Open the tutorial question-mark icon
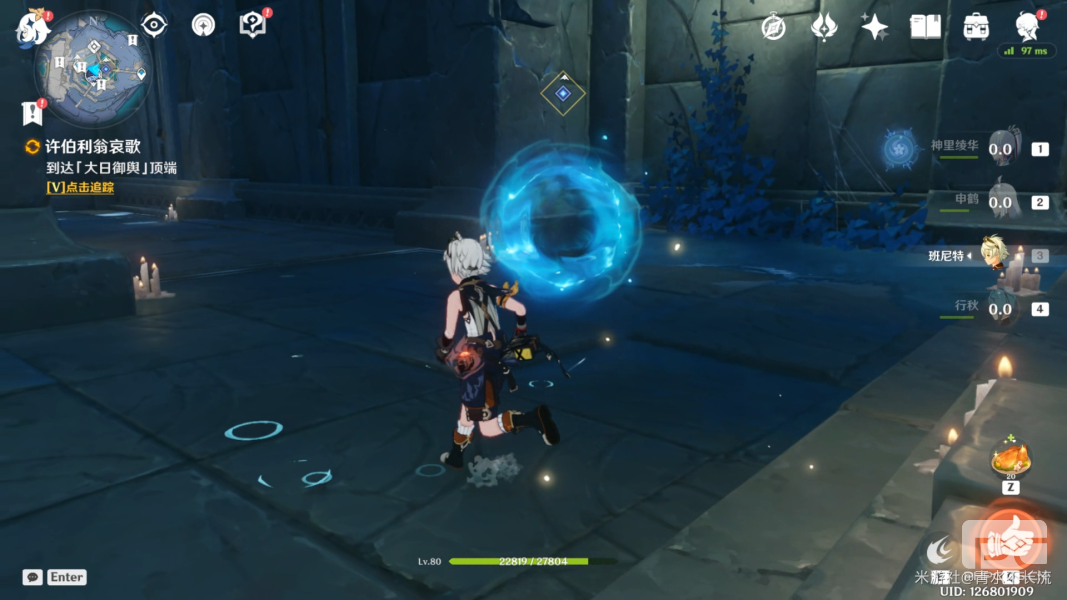This screenshot has width=1067, height=600. 253,25
